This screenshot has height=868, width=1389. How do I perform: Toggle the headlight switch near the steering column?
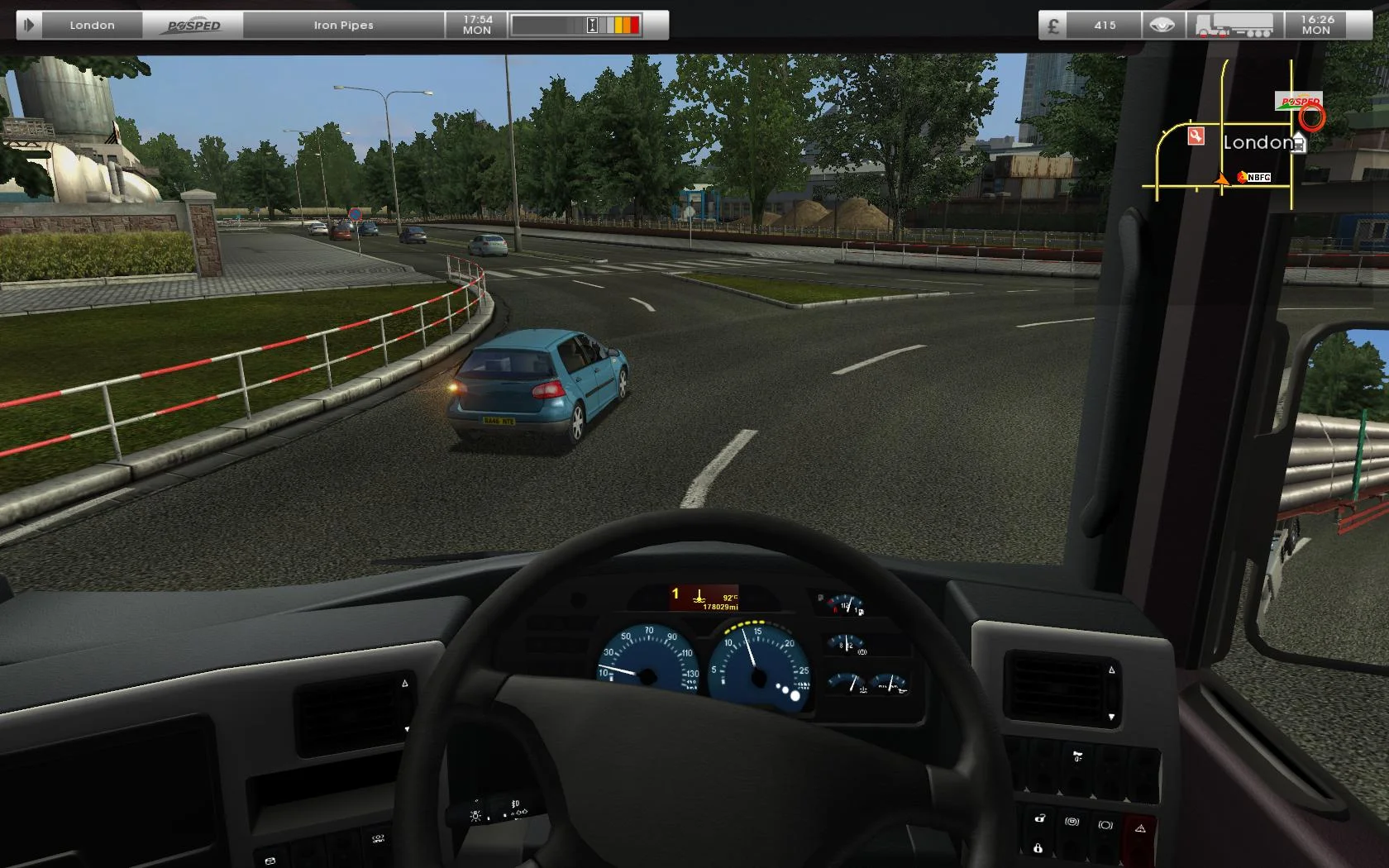[475, 815]
